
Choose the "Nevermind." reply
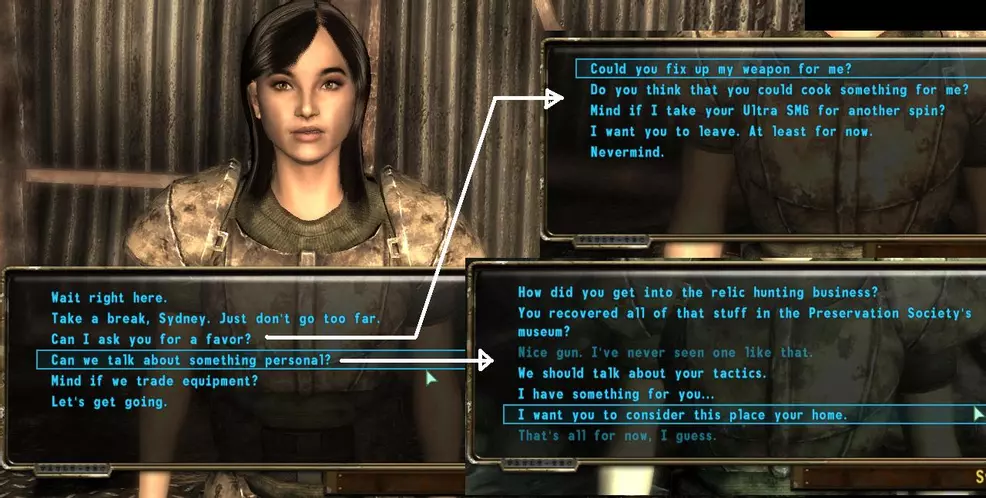pos(627,153)
